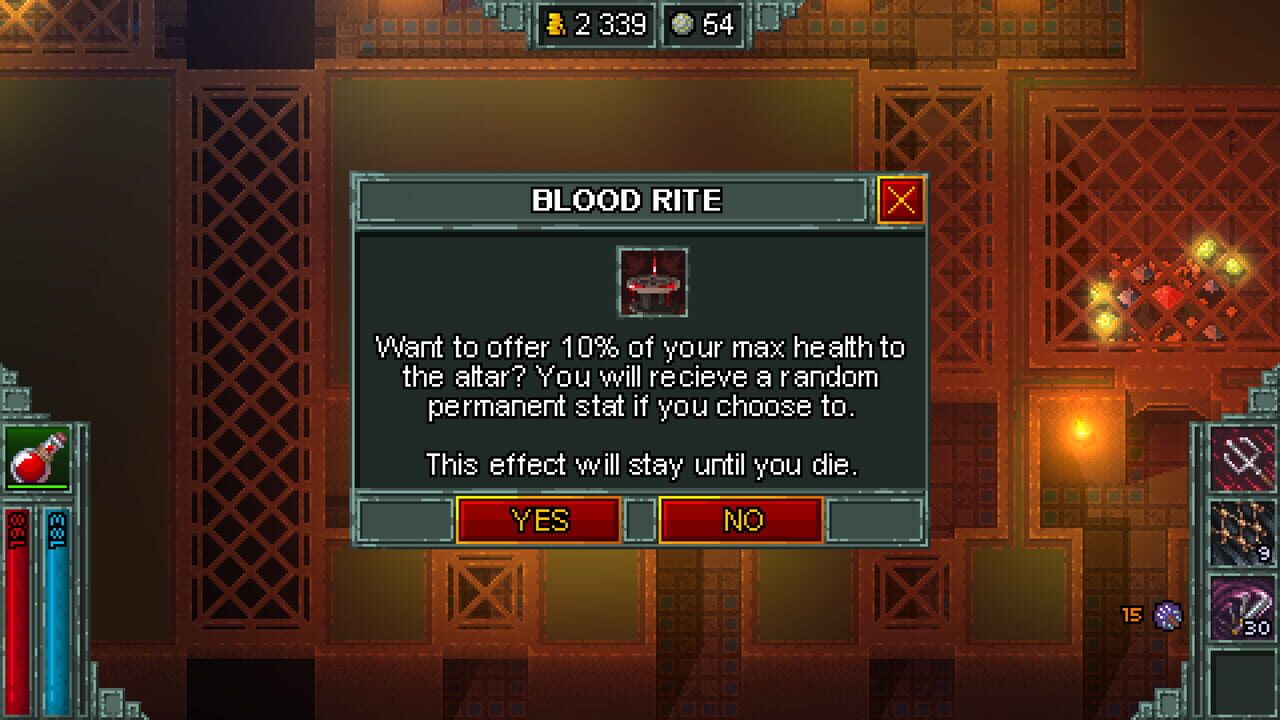Dismiss the Blood Rite dialog with the X
This screenshot has width=1280, height=720.
pyautogui.click(x=901, y=200)
